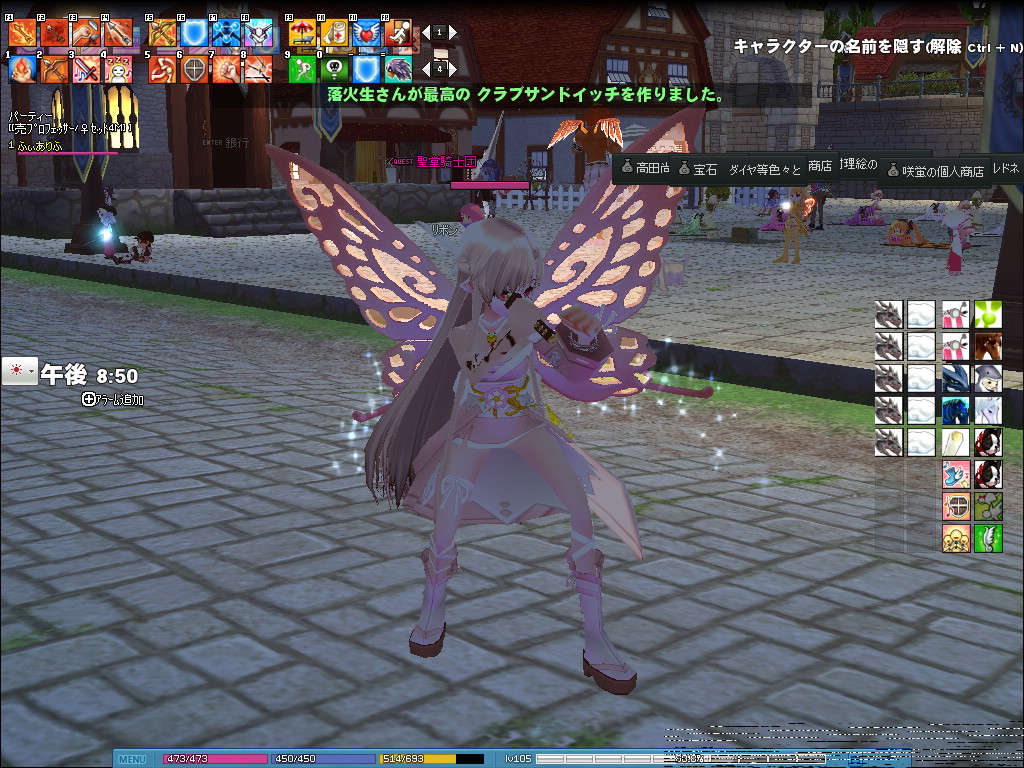Use the beach parasol and chair icon
The image size is (1024, 768).
[x=303, y=33]
